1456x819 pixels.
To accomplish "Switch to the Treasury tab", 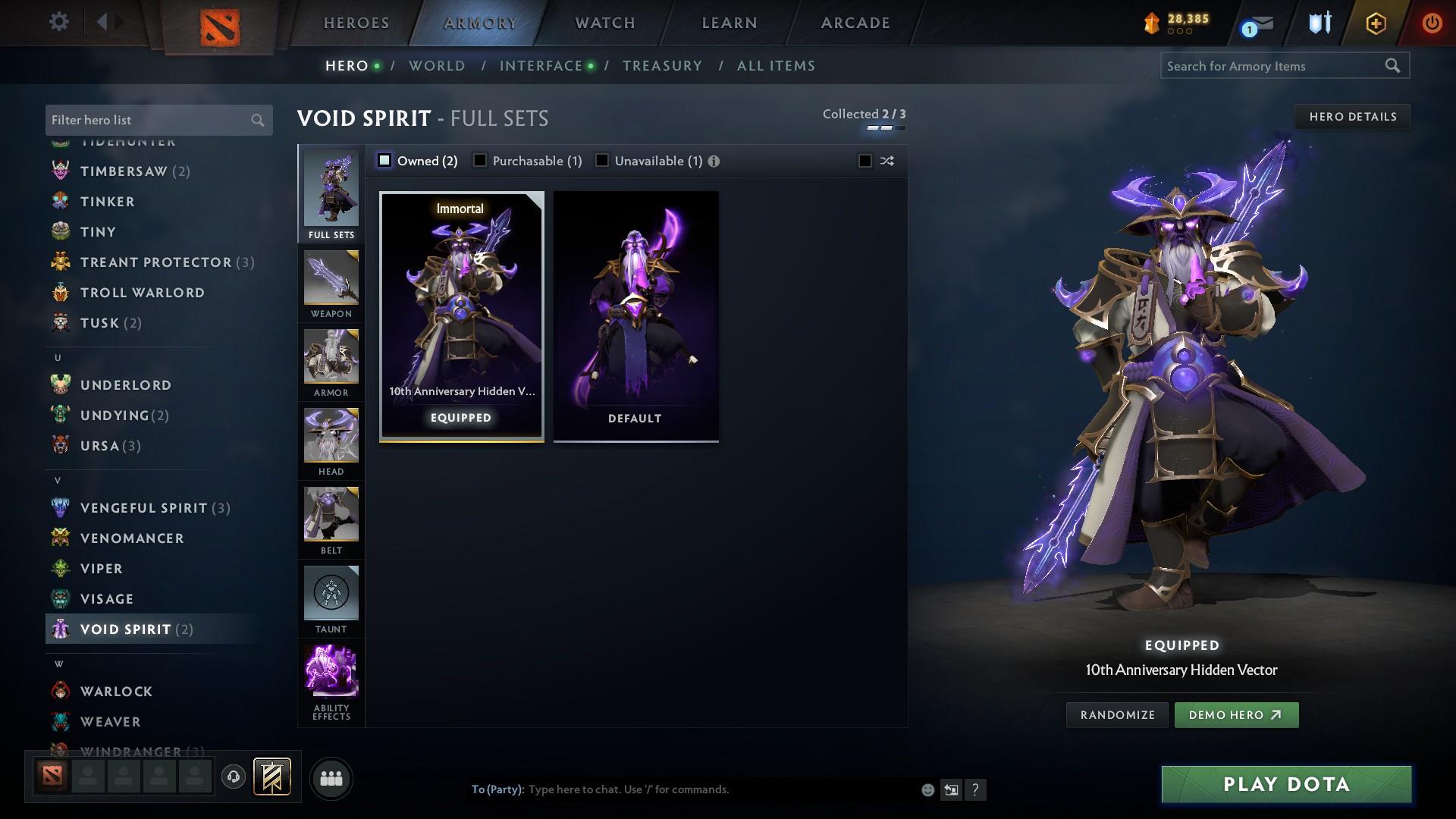I will pyautogui.click(x=661, y=66).
